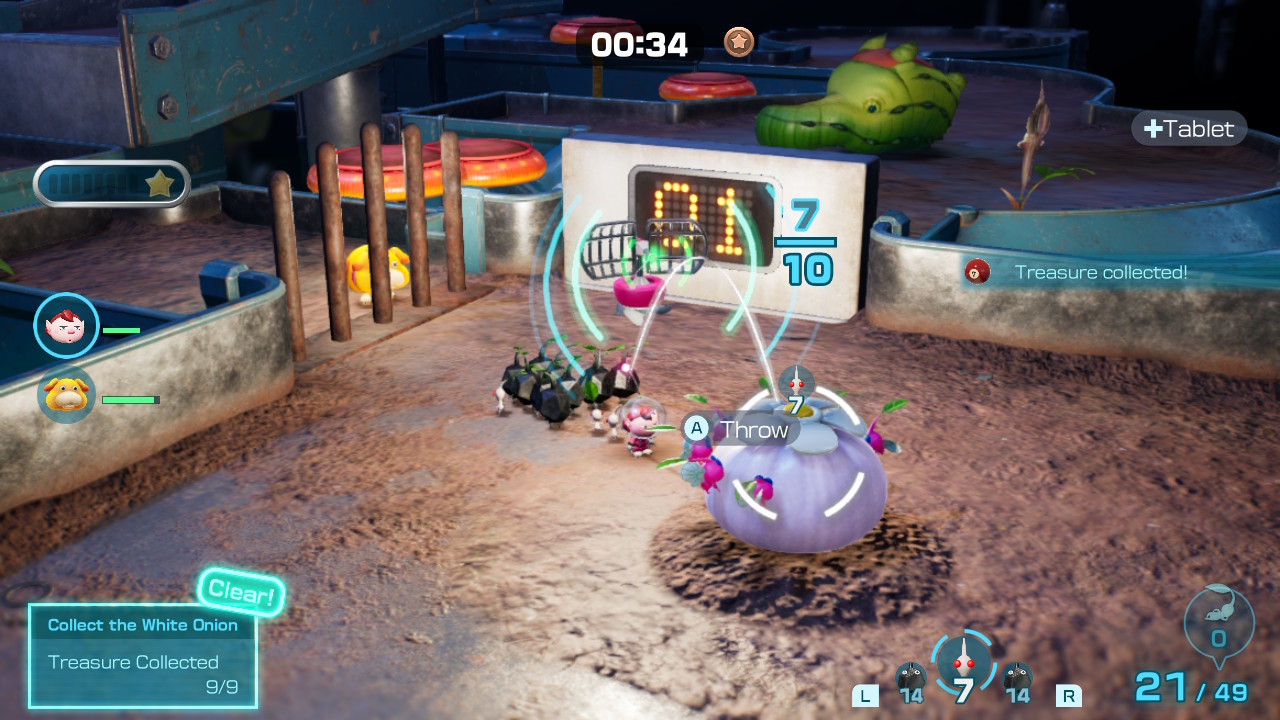Select the pig character portrait
This screenshot has height=720, width=1280.
pos(66,325)
